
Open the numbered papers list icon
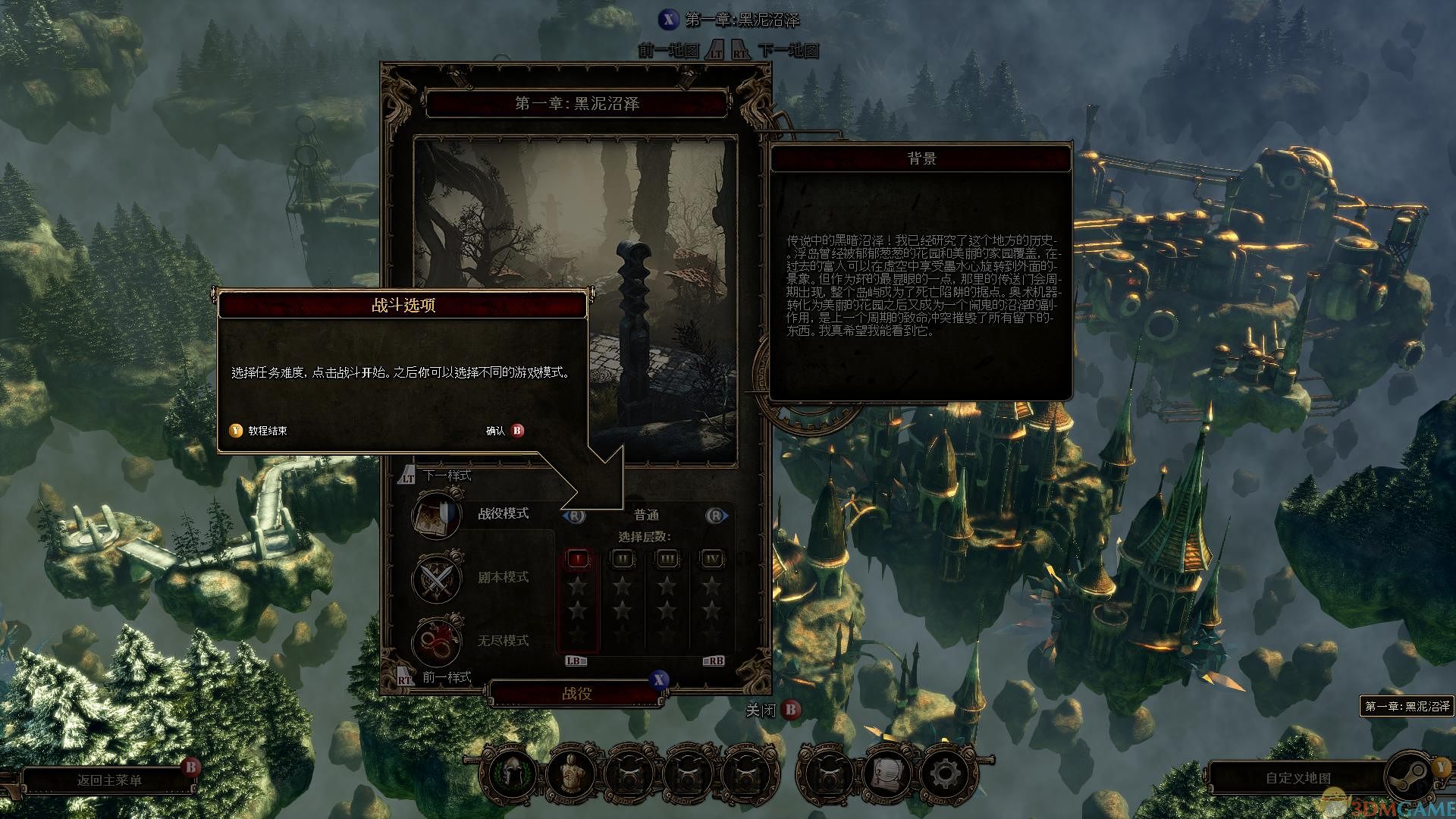886,774
